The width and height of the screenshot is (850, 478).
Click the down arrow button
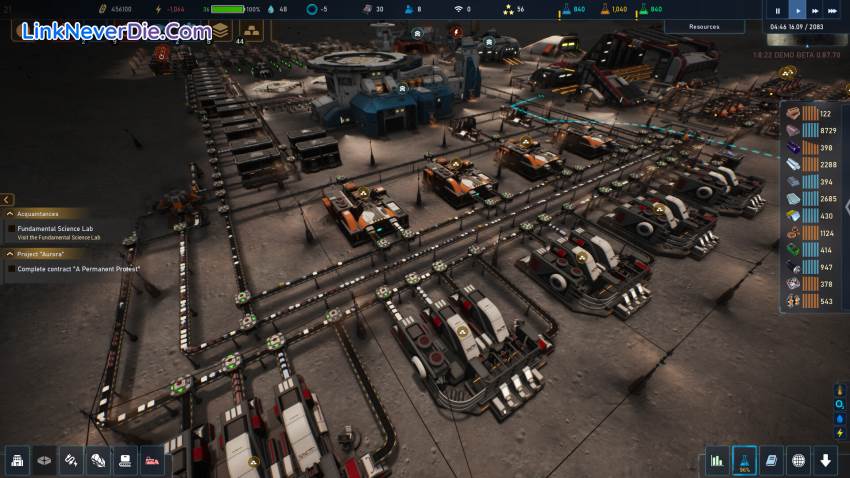825,460
